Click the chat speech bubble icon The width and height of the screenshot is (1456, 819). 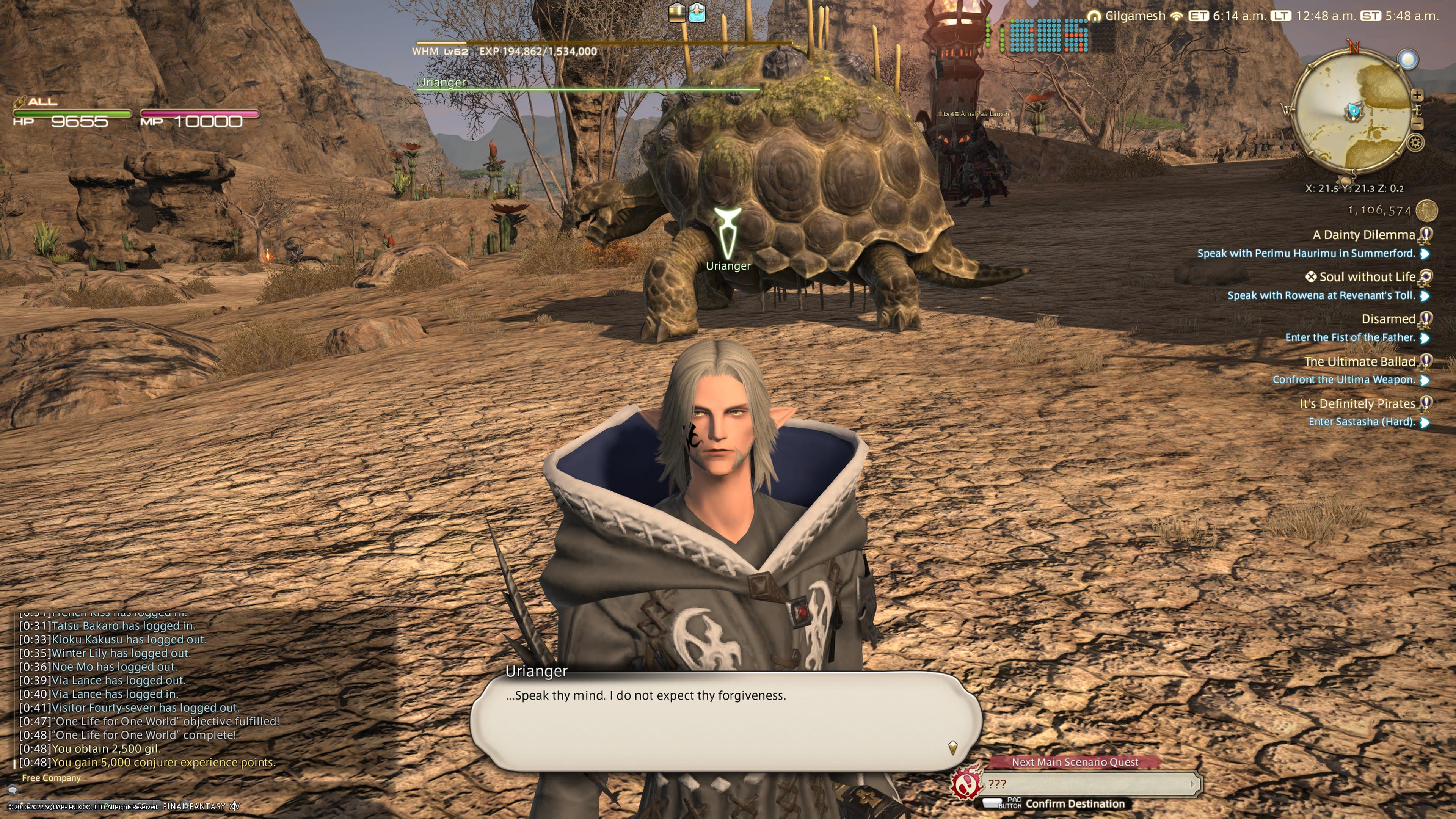click(x=12, y=790)
